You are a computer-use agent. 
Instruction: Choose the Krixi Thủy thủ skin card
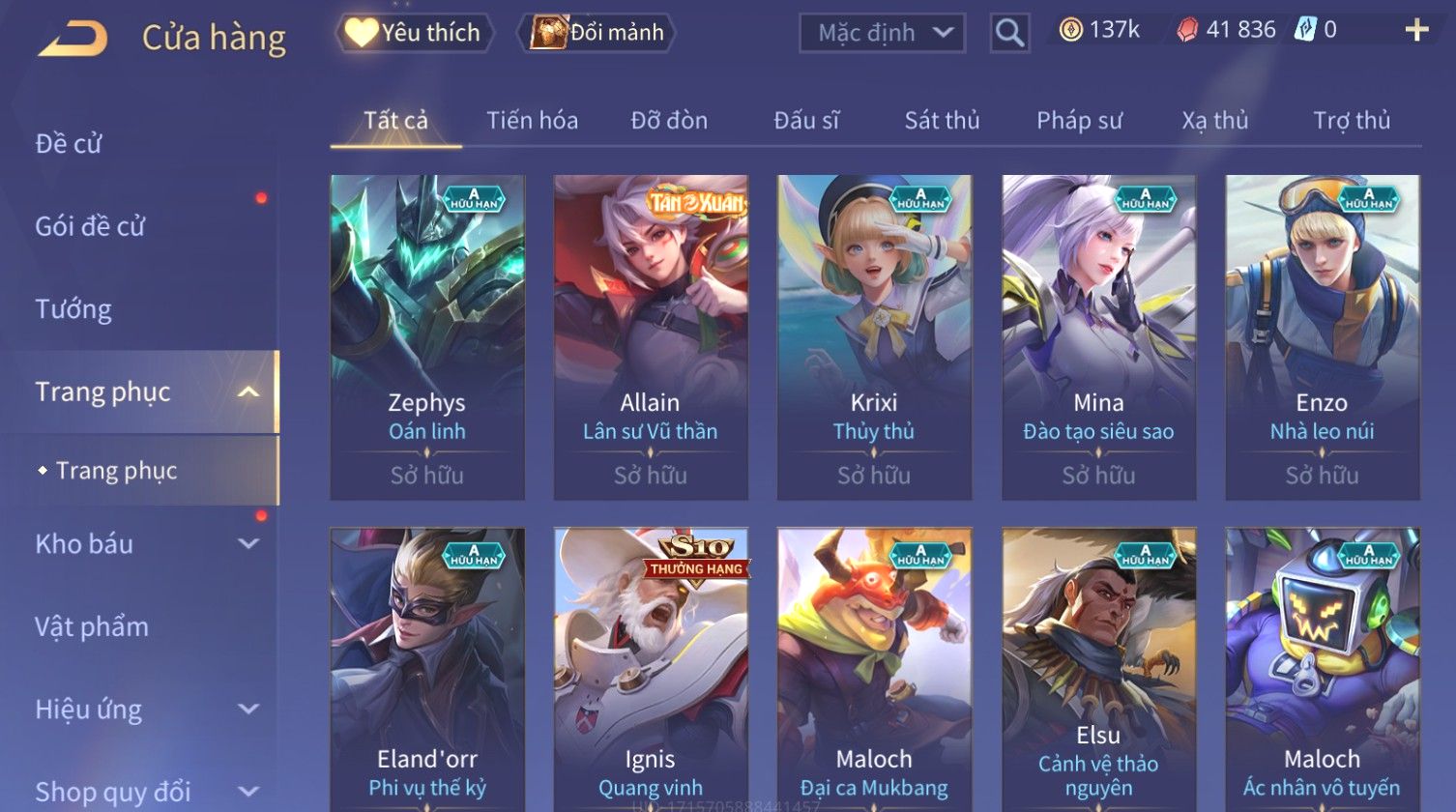[x=874, y=336]
